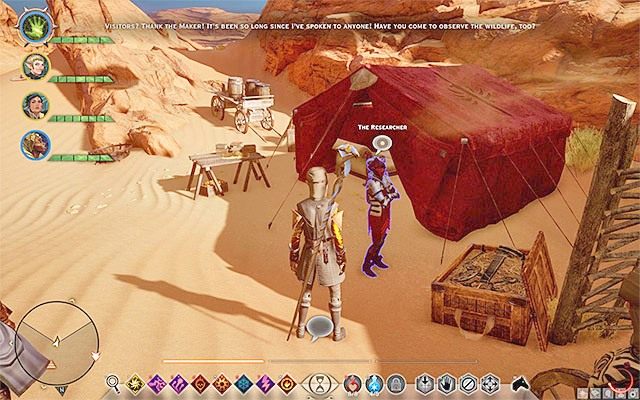Click the hourglass tactical pause icon
The height and width of the screenshot is (400, 640).
318,382
